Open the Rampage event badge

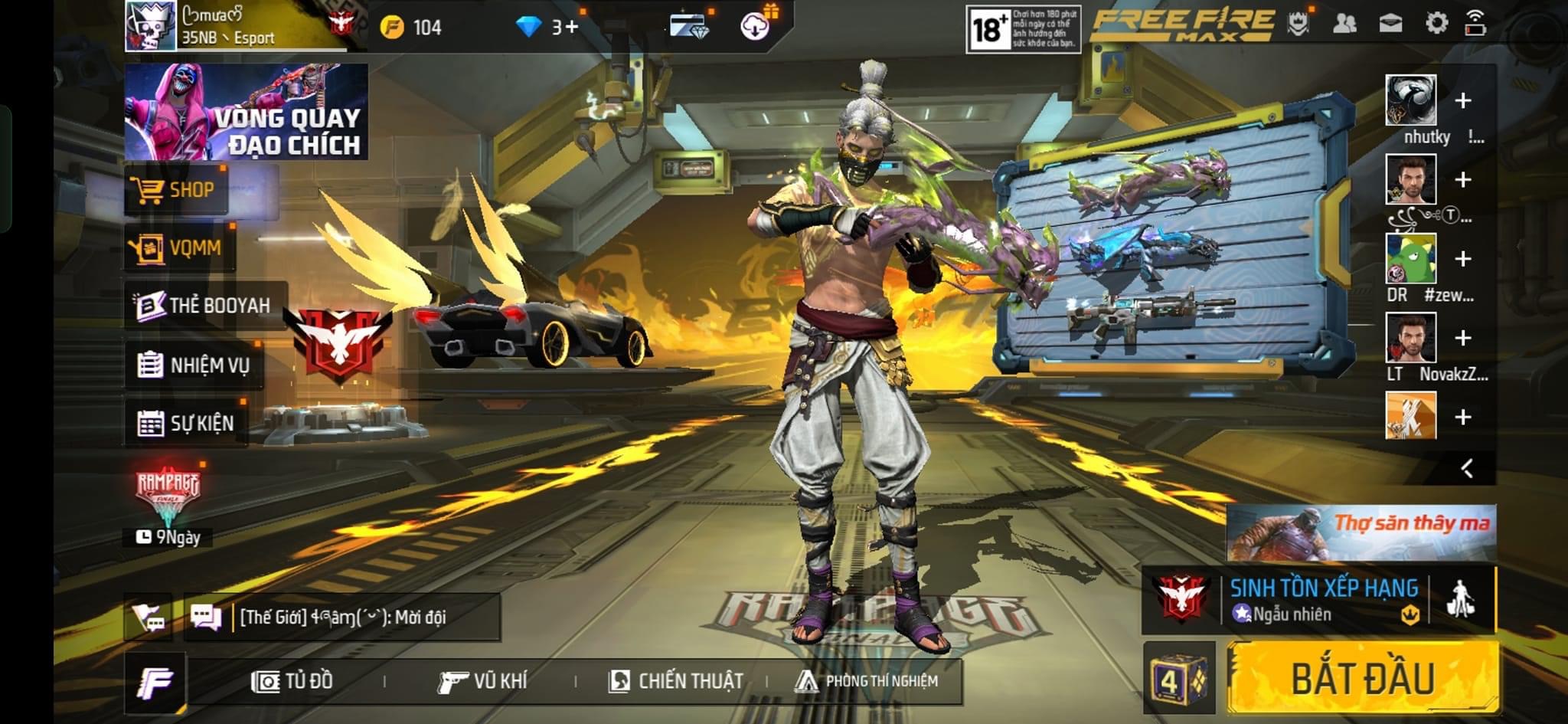pyautogui.click(x=168, y=496)
